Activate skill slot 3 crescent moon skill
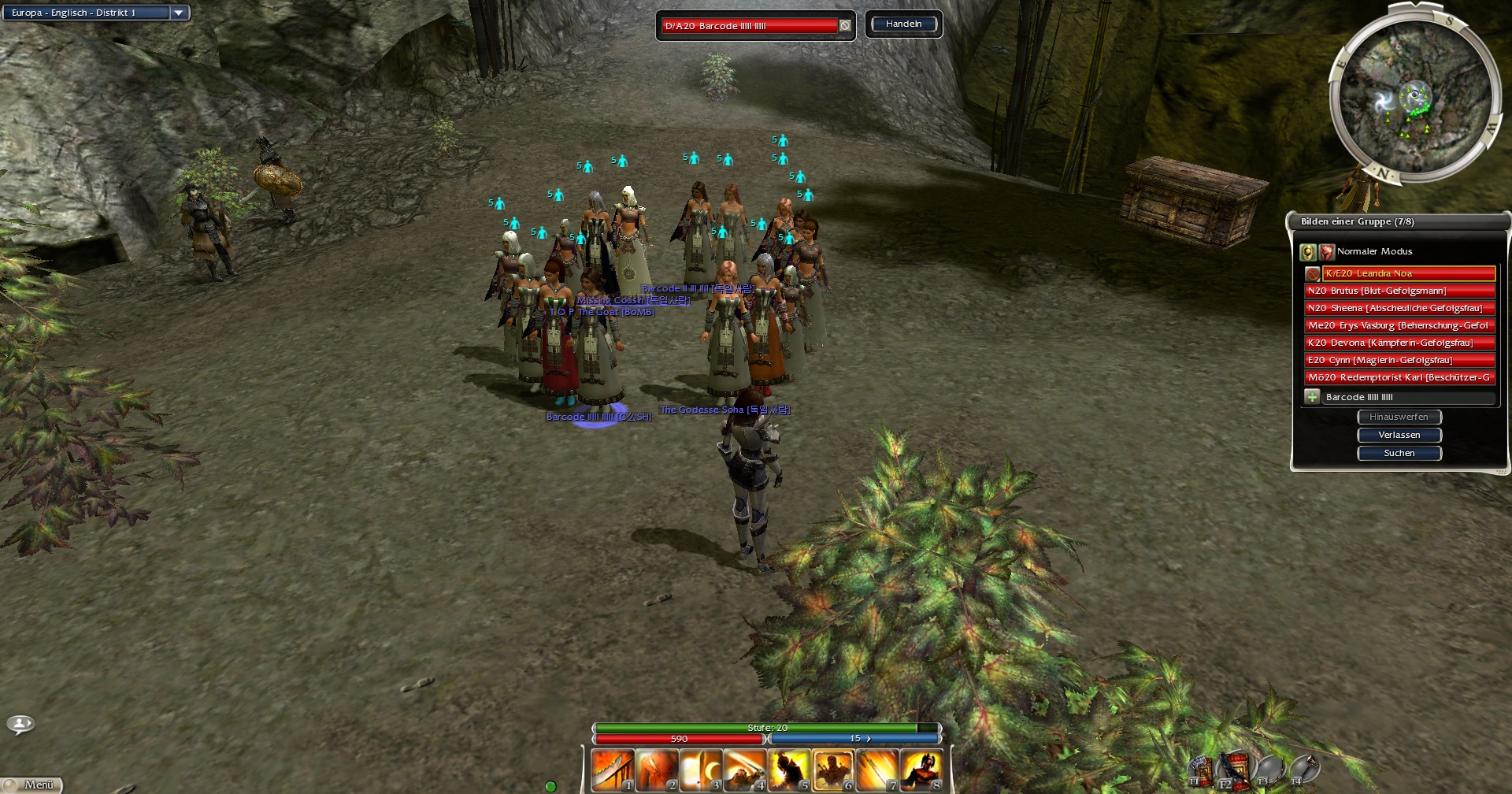Image resolution: width=1512 pixels, height=794 pixels. pyautogui.click(x=701, y=770)
